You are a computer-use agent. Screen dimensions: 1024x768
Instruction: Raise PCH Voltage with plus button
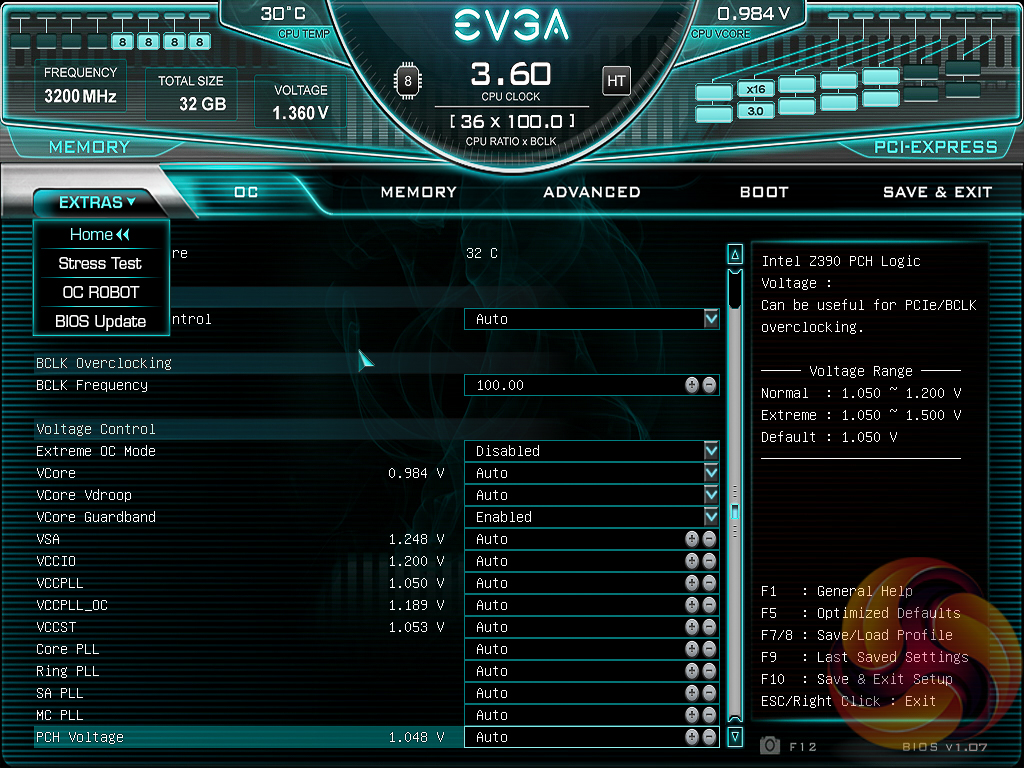click(x=692, y=737)
